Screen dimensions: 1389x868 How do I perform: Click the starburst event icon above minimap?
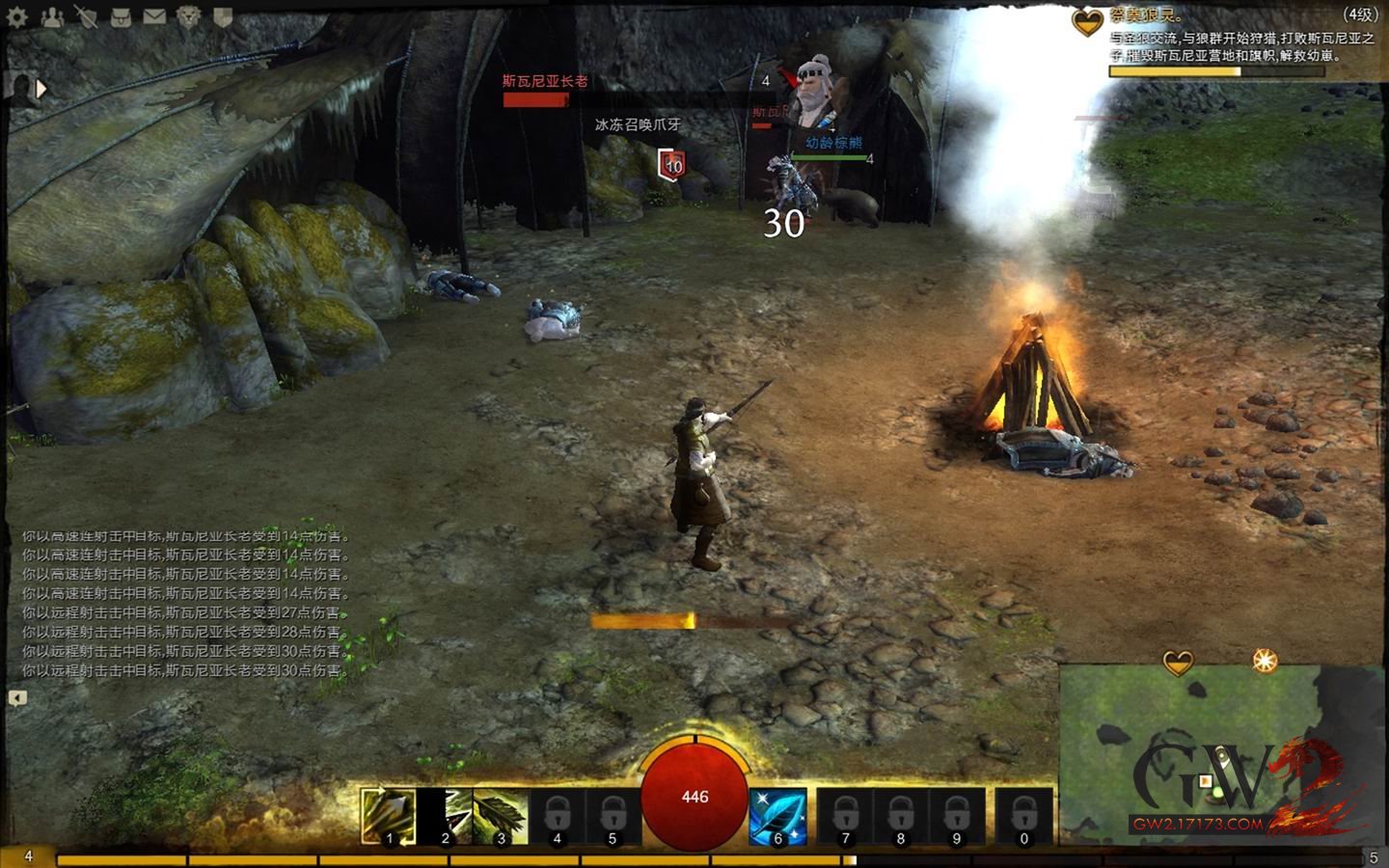point(1265,661)
